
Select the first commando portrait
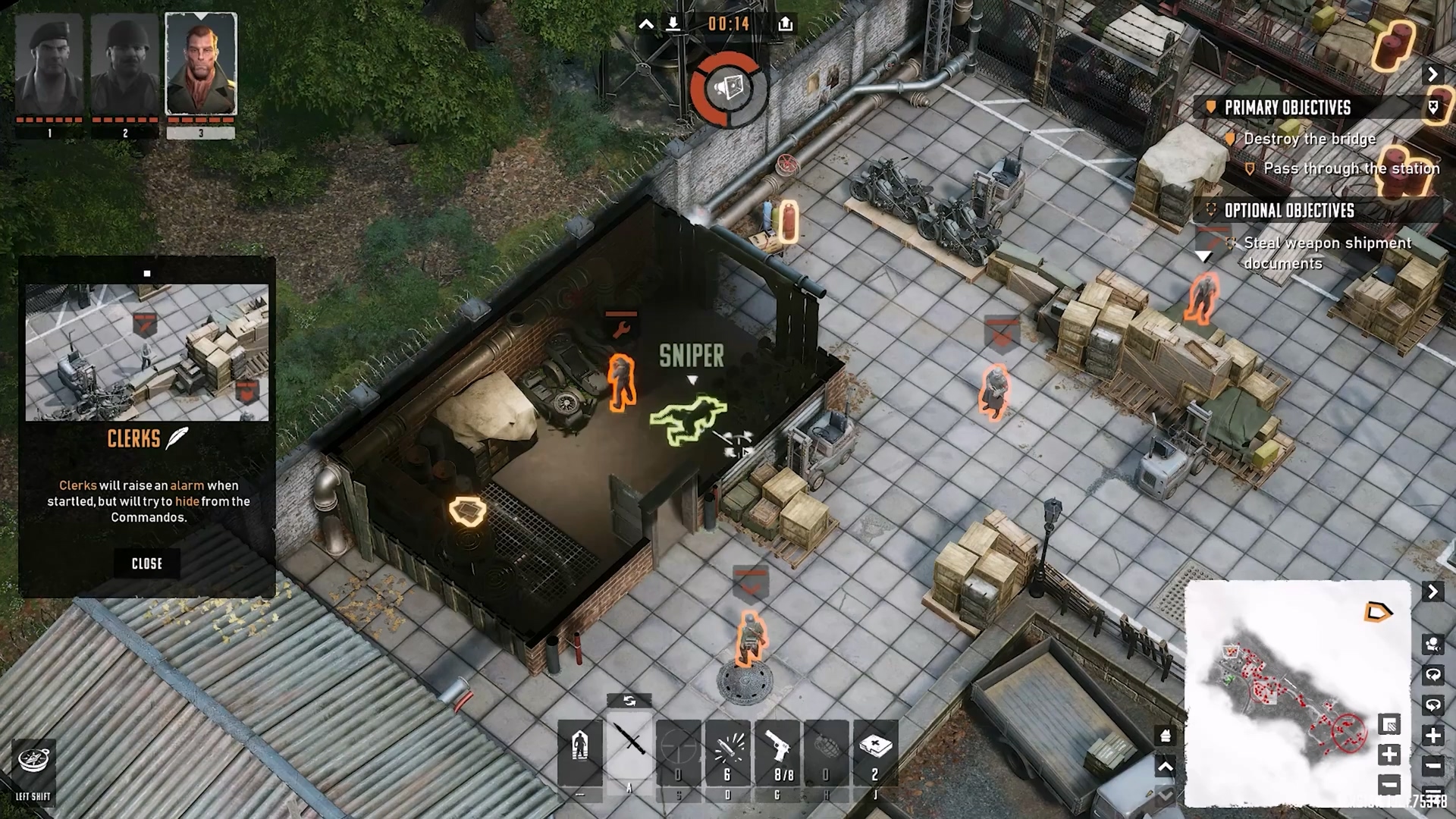pyautogui.click(x=49, y=64)
